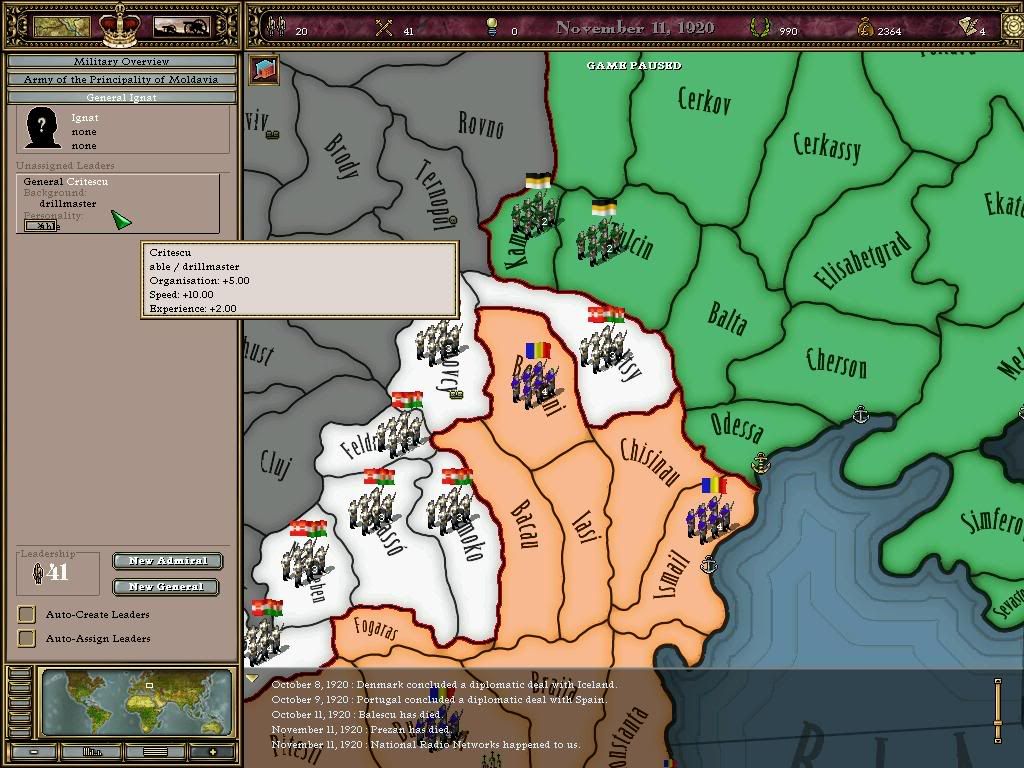Toggle the Auto-Create Leaders checkbox
1024x768 pixels.
click(x=27, y=614)
